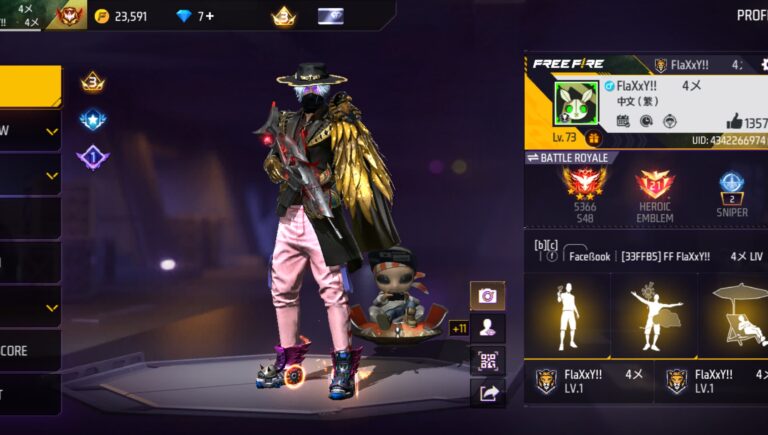Viewport: 768px width, 435px height.
Task: Add diamonds with the plus button
Action: pyautogui.click(x=210, y=16)
